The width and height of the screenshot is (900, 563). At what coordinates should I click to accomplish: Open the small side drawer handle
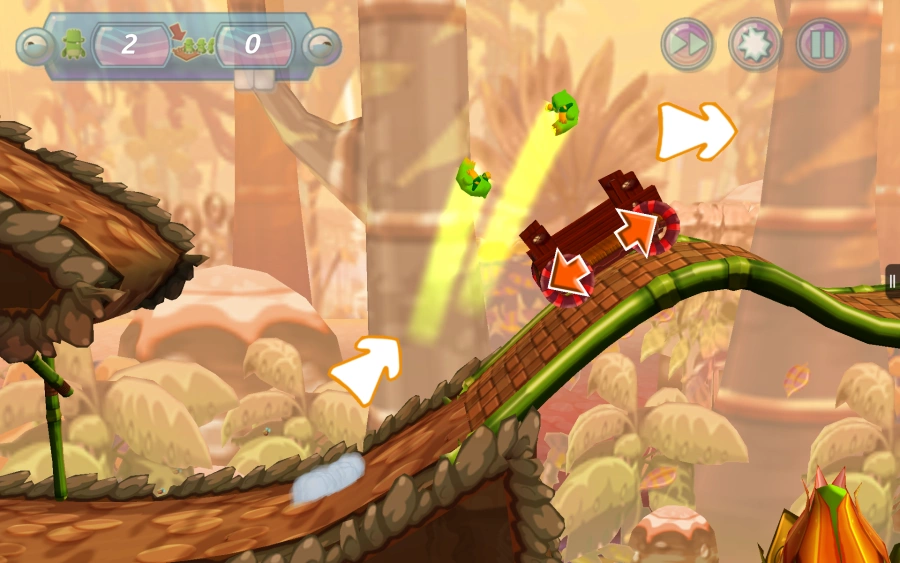tap(892, 281)
